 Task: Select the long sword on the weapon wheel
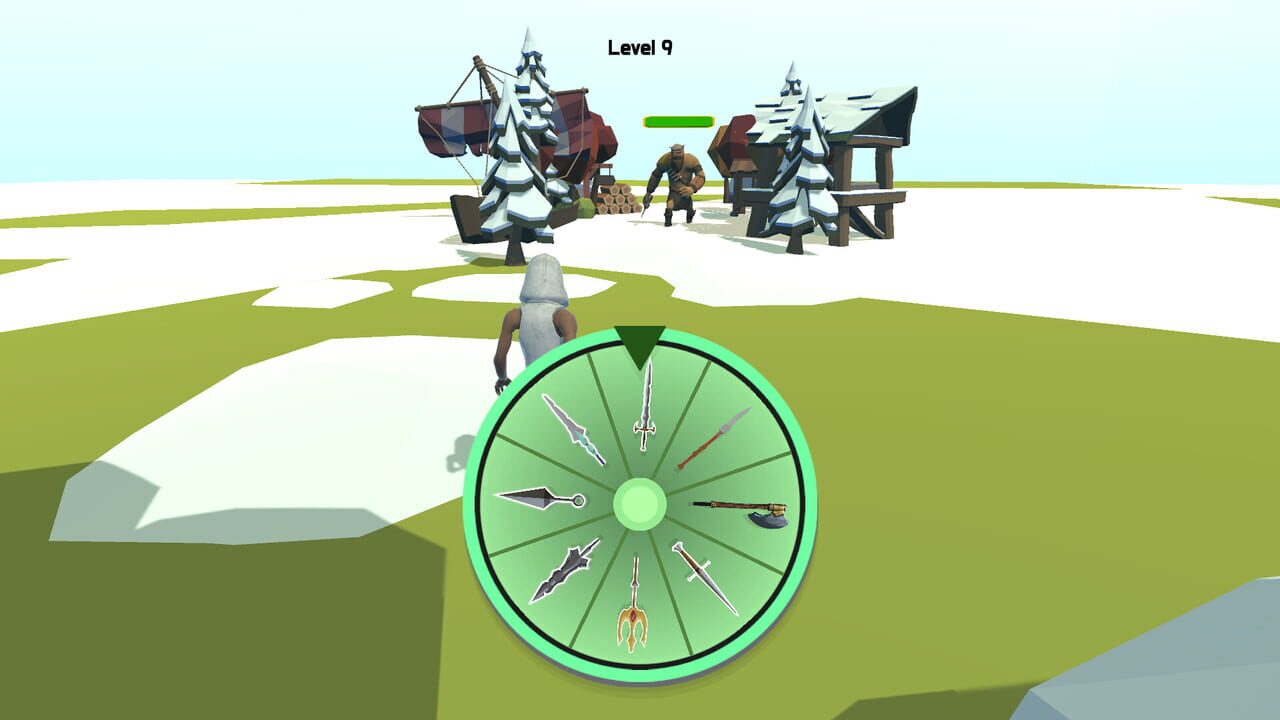tap(645, 412)
